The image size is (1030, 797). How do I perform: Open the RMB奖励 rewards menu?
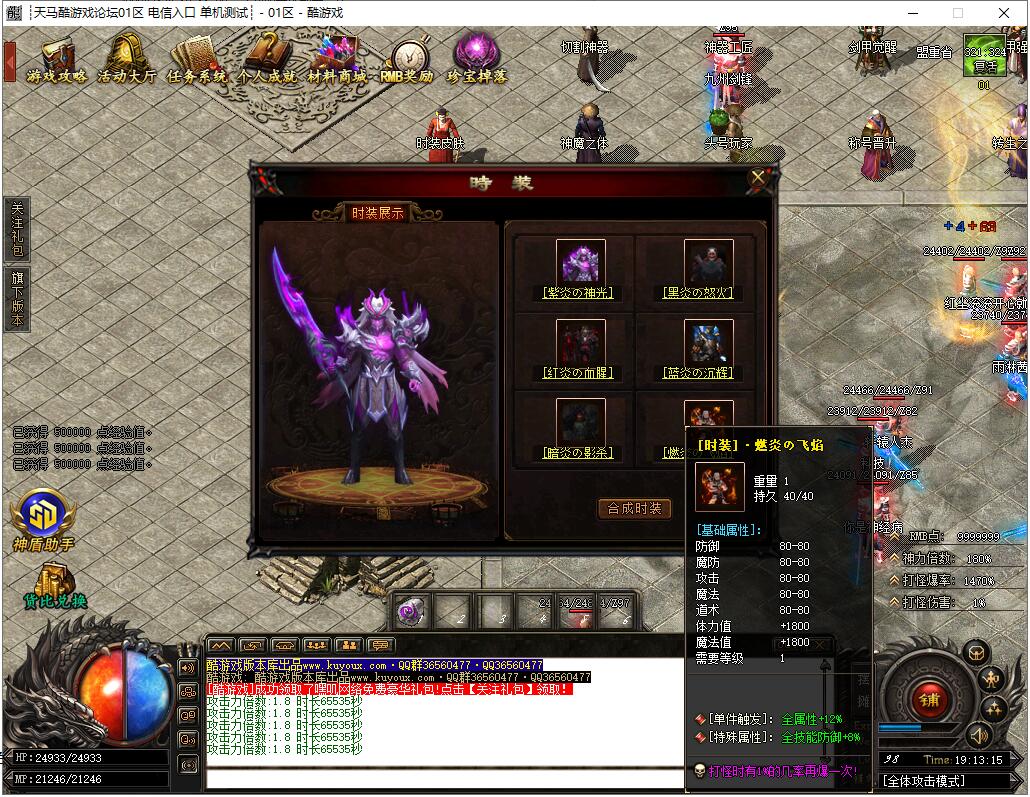[407, 60]
